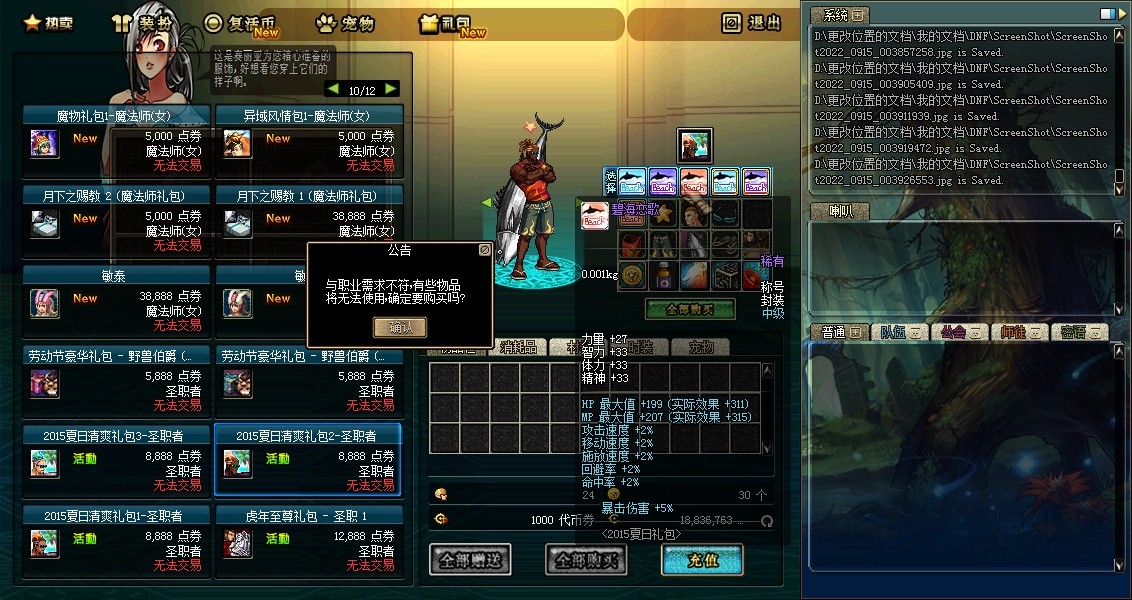
Task: Open the 复活币 revival coin category
Action: point(246,23)
